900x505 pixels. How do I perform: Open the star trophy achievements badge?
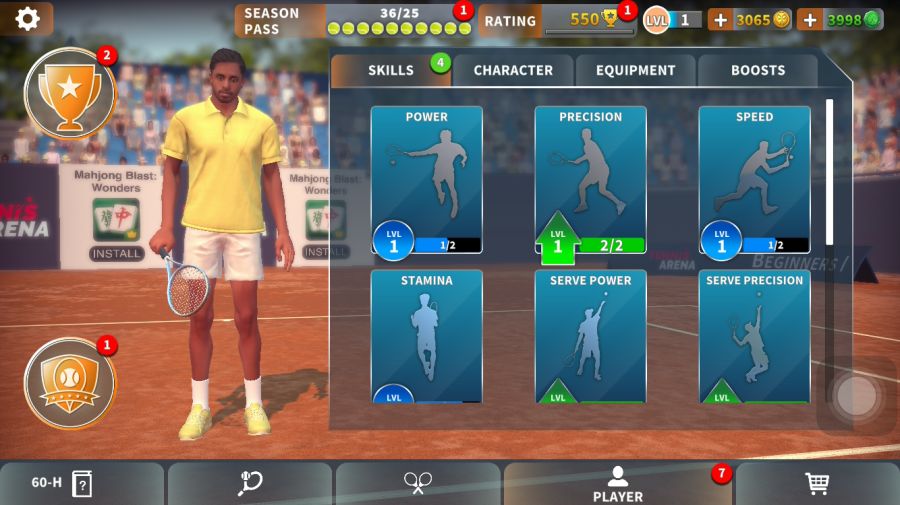69,93
